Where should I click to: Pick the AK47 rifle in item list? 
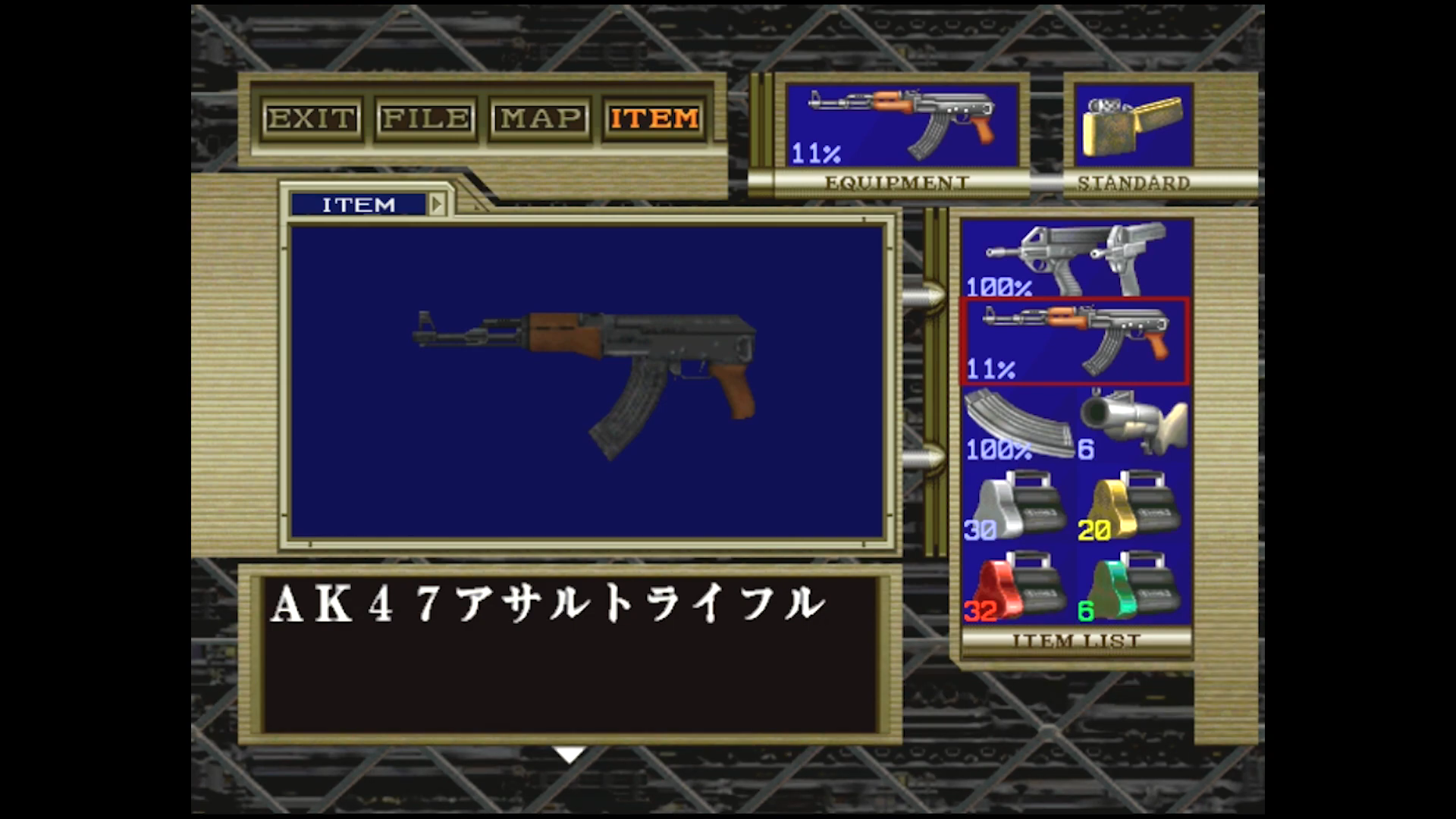click(1075, 341)
